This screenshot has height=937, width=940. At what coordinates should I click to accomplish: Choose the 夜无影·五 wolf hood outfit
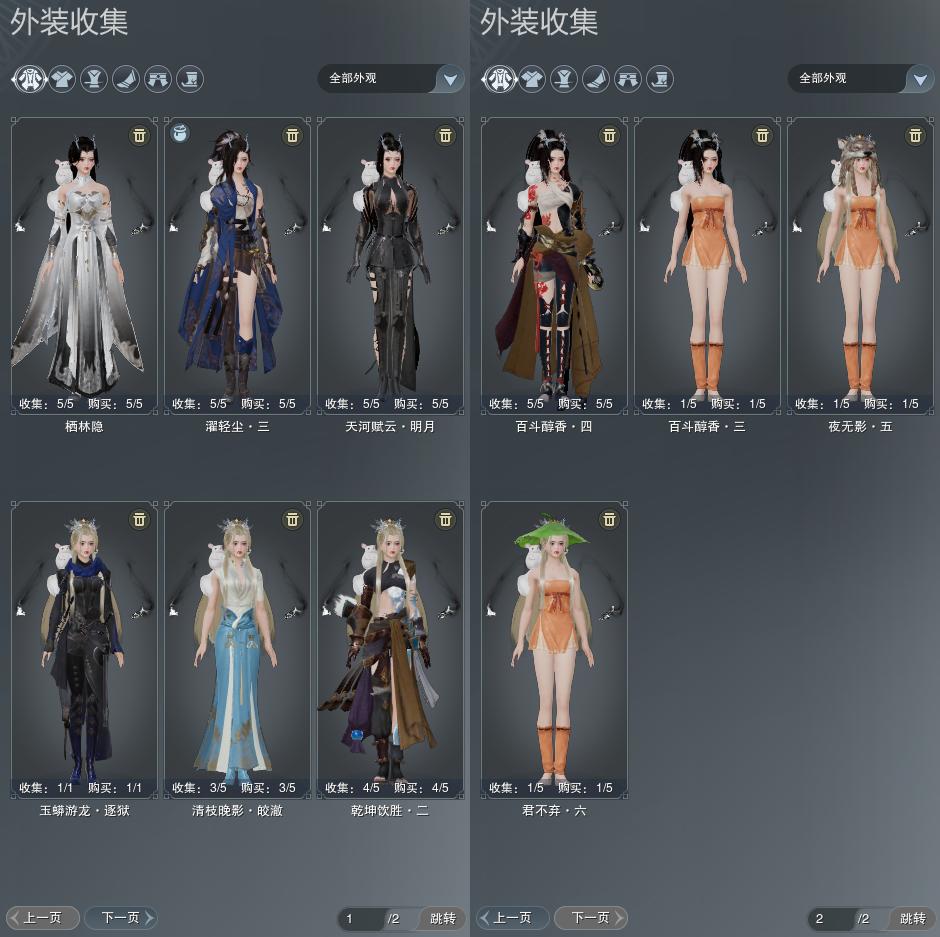pos(860,260)
